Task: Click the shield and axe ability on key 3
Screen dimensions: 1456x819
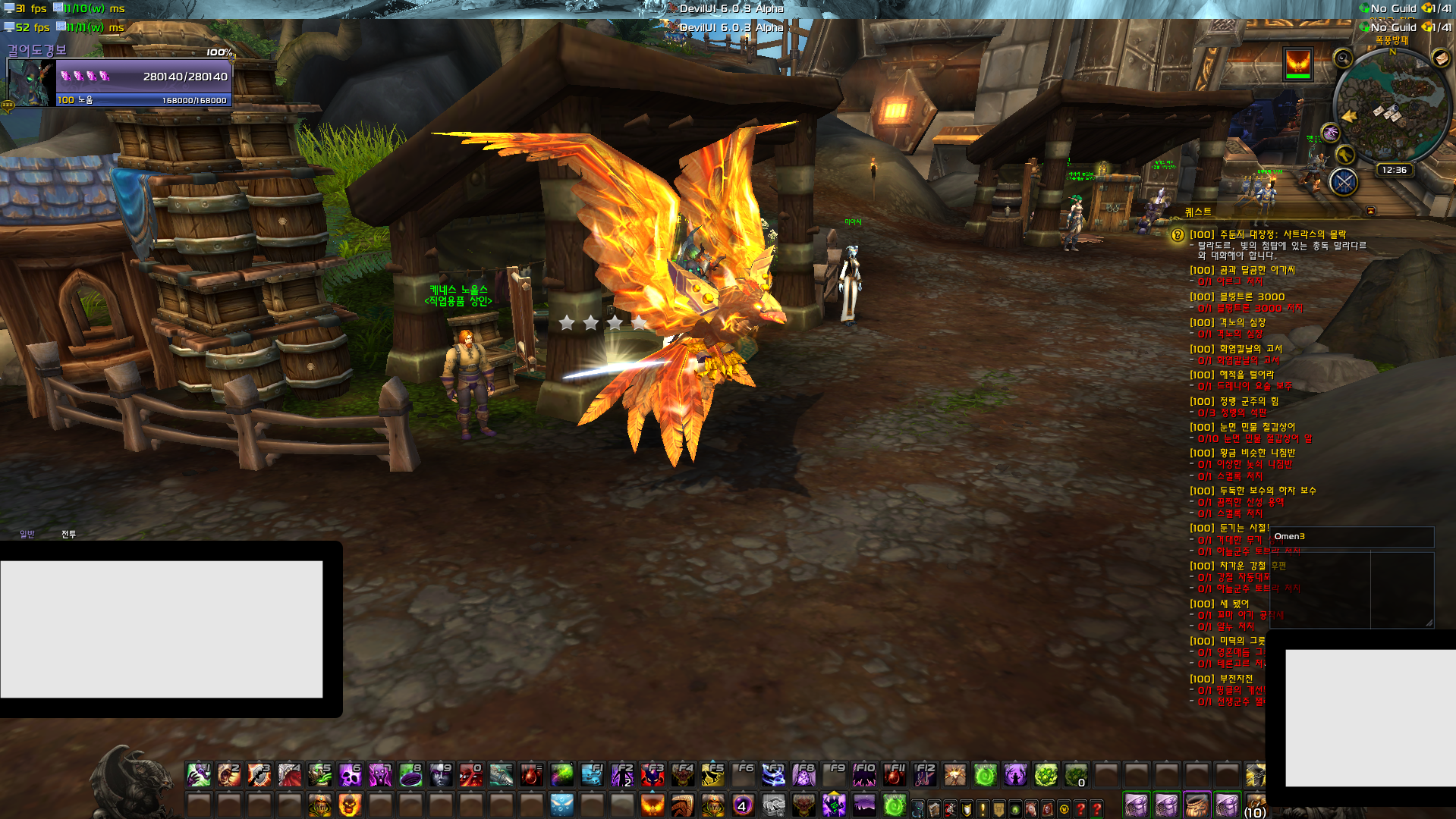Action: tap(259, 775)
